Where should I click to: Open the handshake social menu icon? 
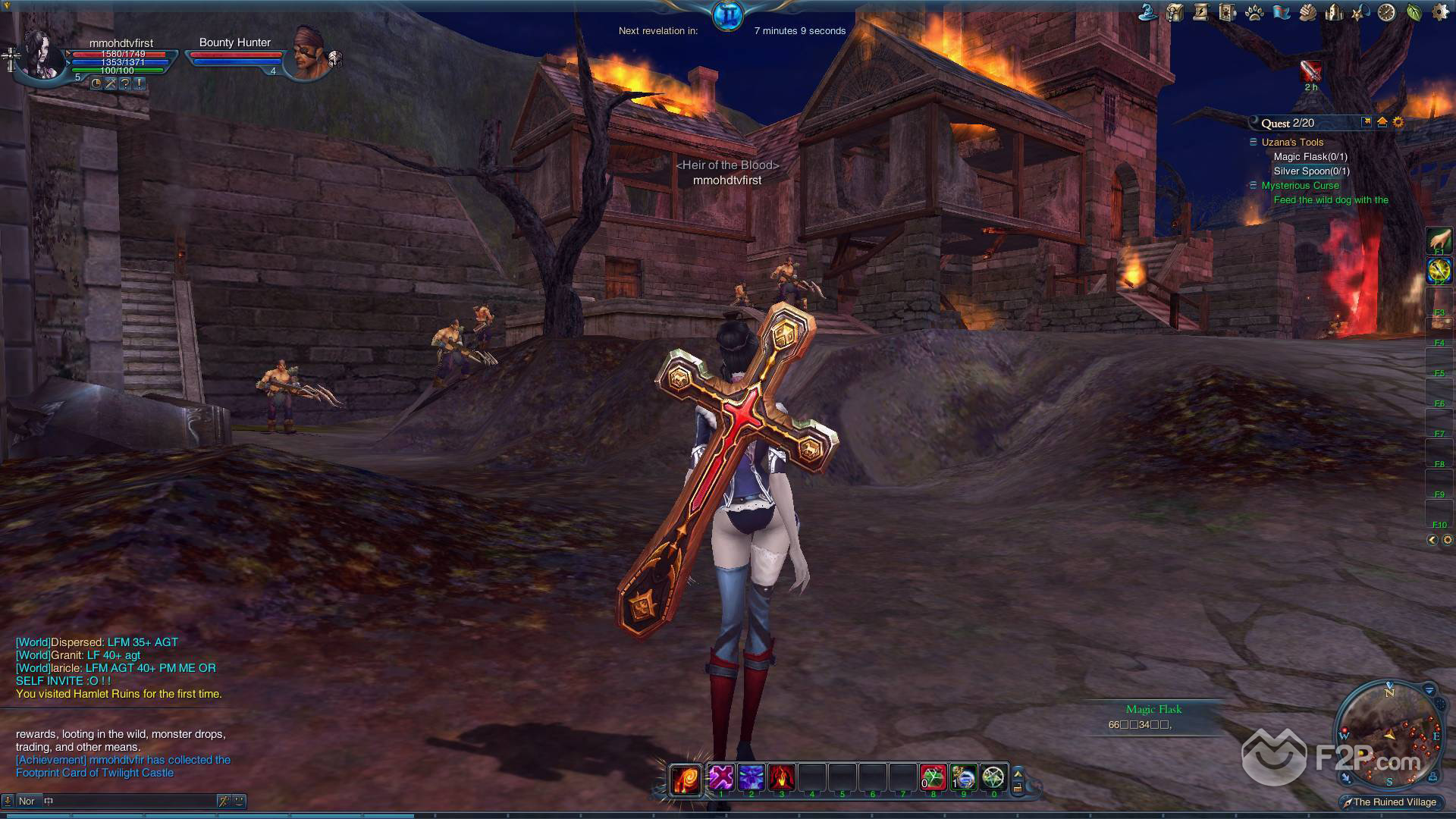coord(1307,12)
